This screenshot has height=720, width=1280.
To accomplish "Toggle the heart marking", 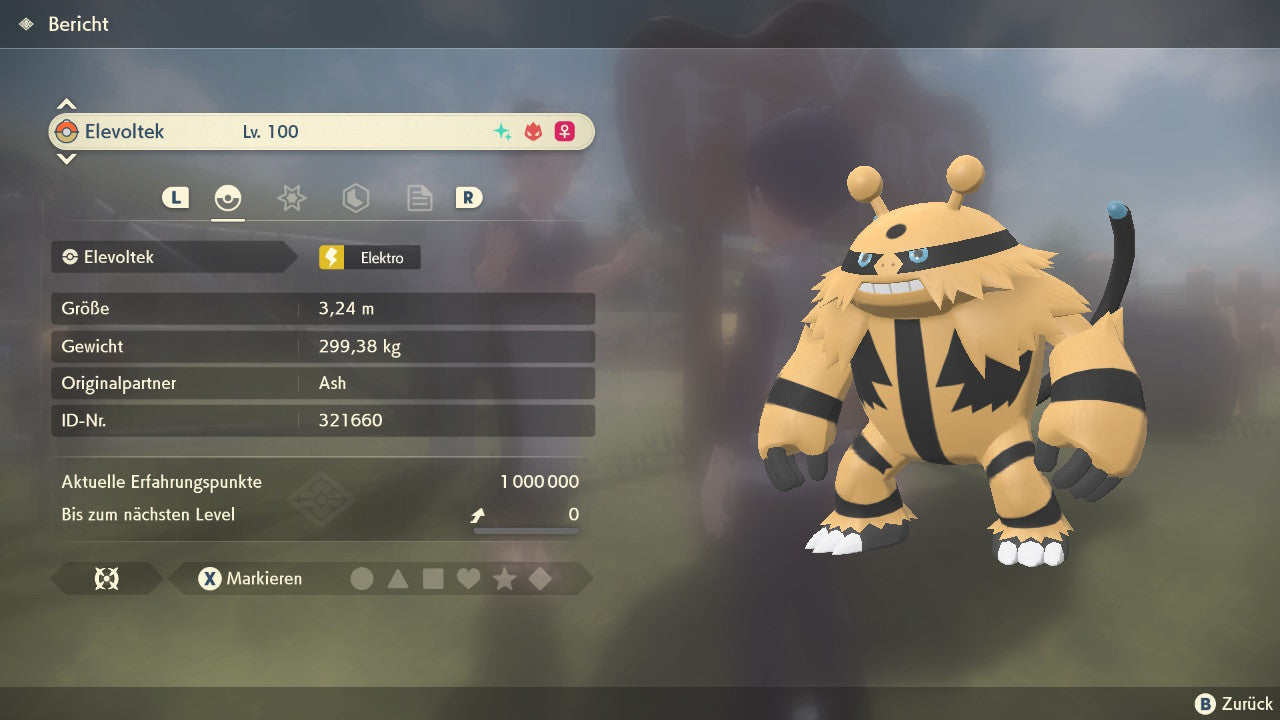I will coord(468,578).
